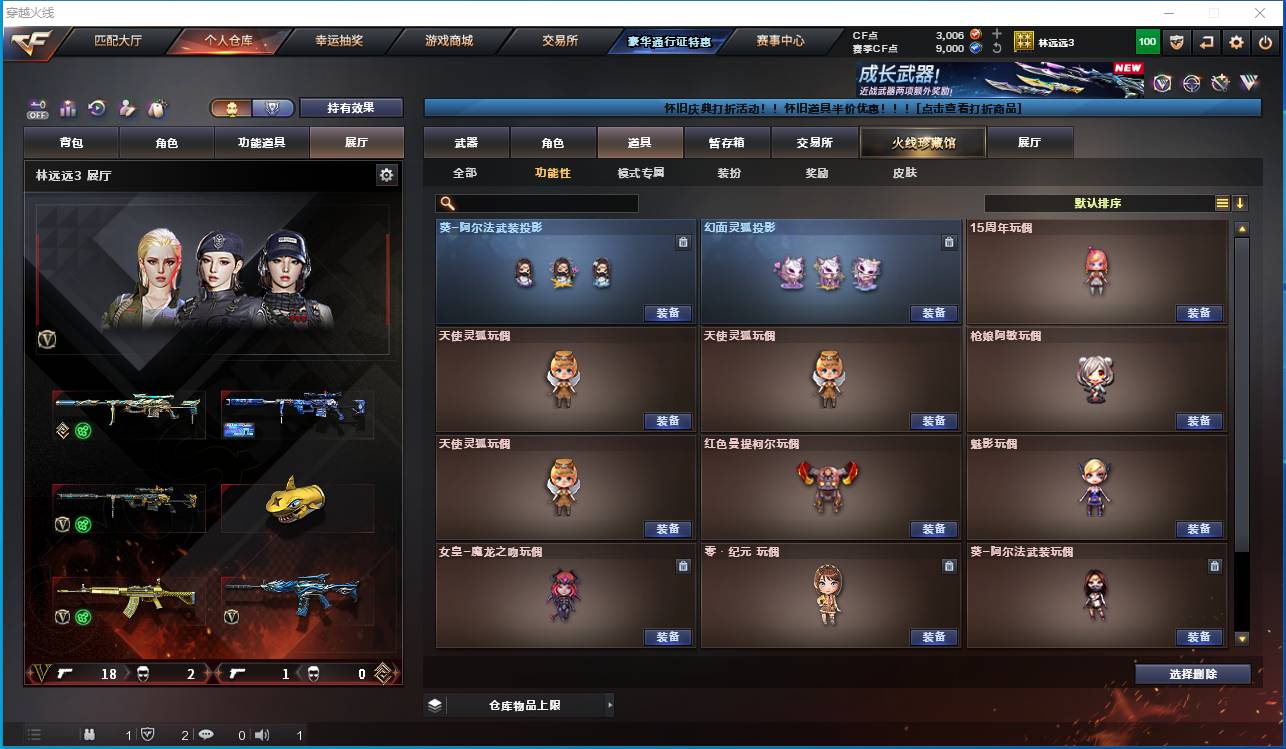1286x749 pixels.
Task: Click the showroom gear icon beside 林远远3 展厅
Action: (385, 174)
